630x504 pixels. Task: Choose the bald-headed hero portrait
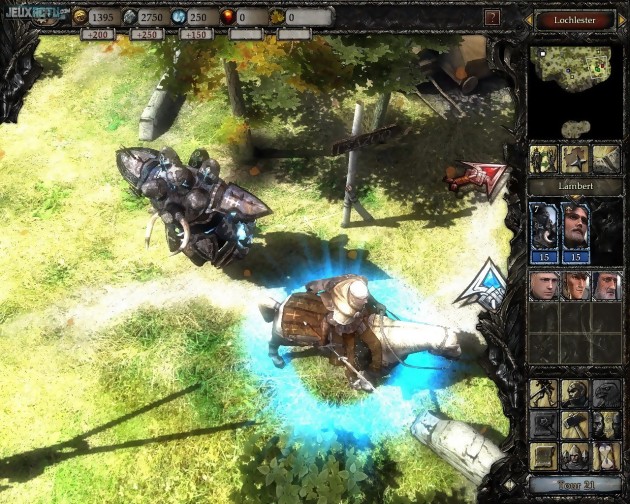[x=544, y=287]
